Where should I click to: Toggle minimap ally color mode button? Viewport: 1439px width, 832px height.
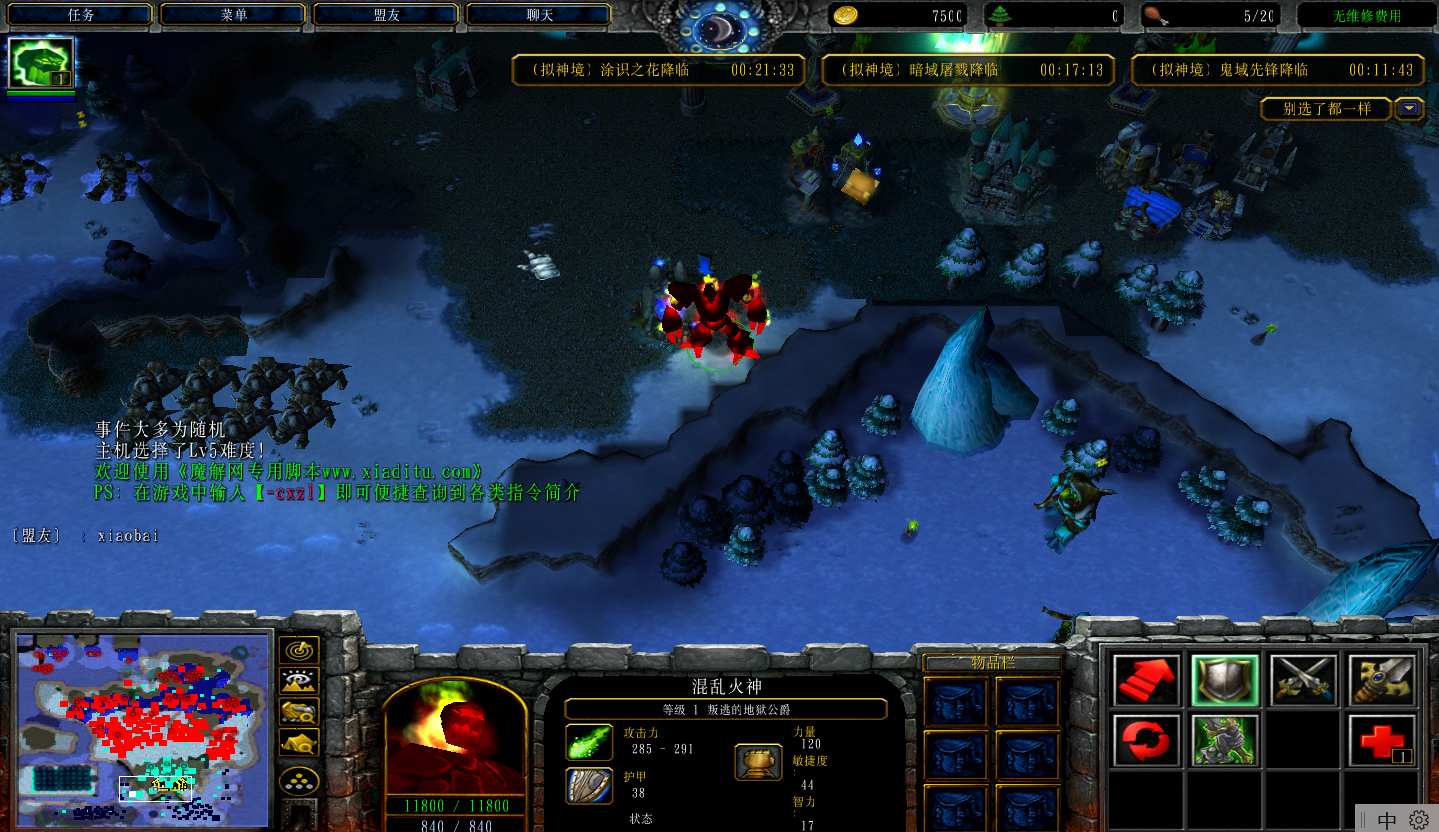click(x=300, y=712)
